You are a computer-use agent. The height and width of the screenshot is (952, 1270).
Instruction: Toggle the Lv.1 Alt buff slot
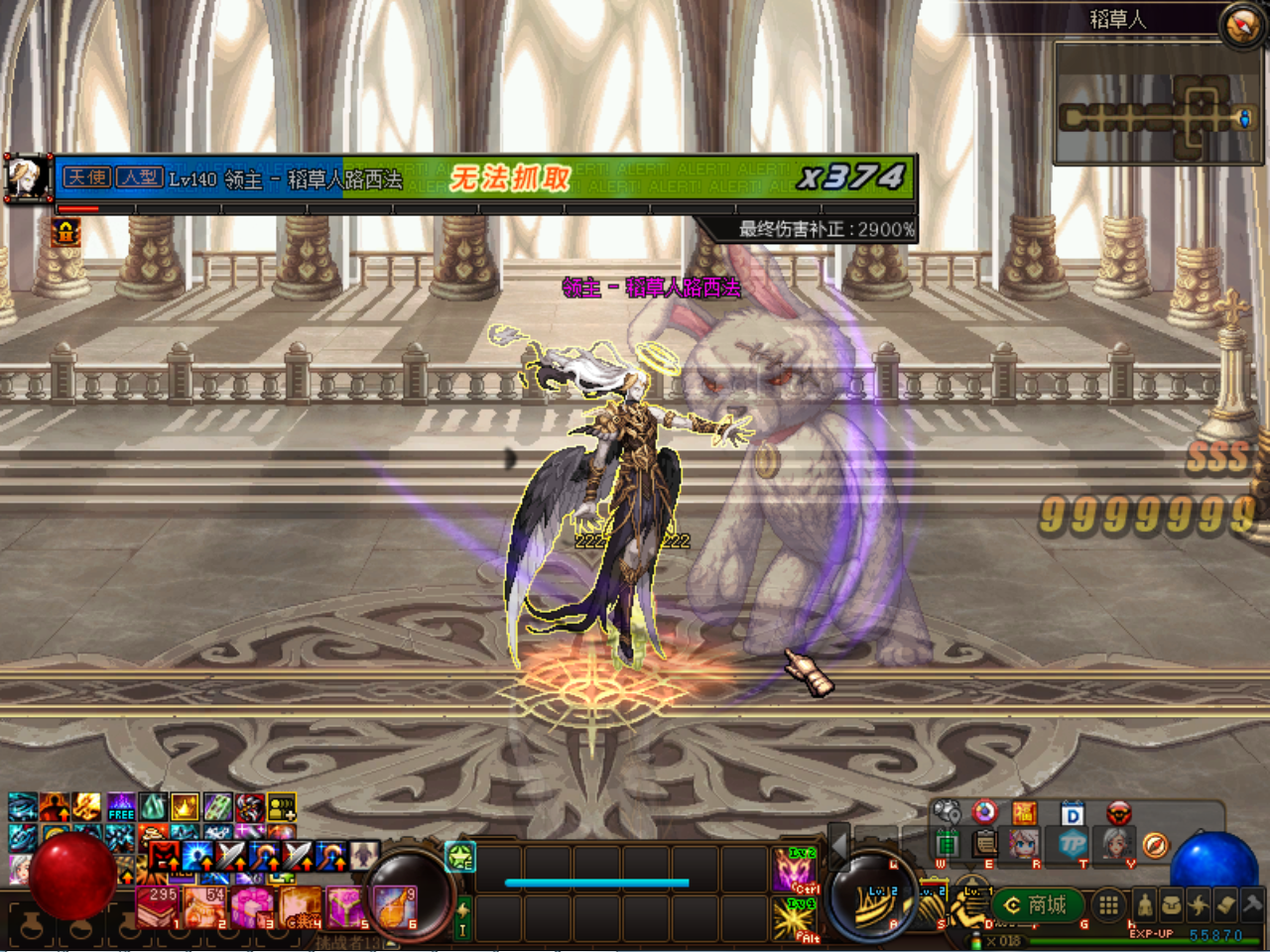795,917
